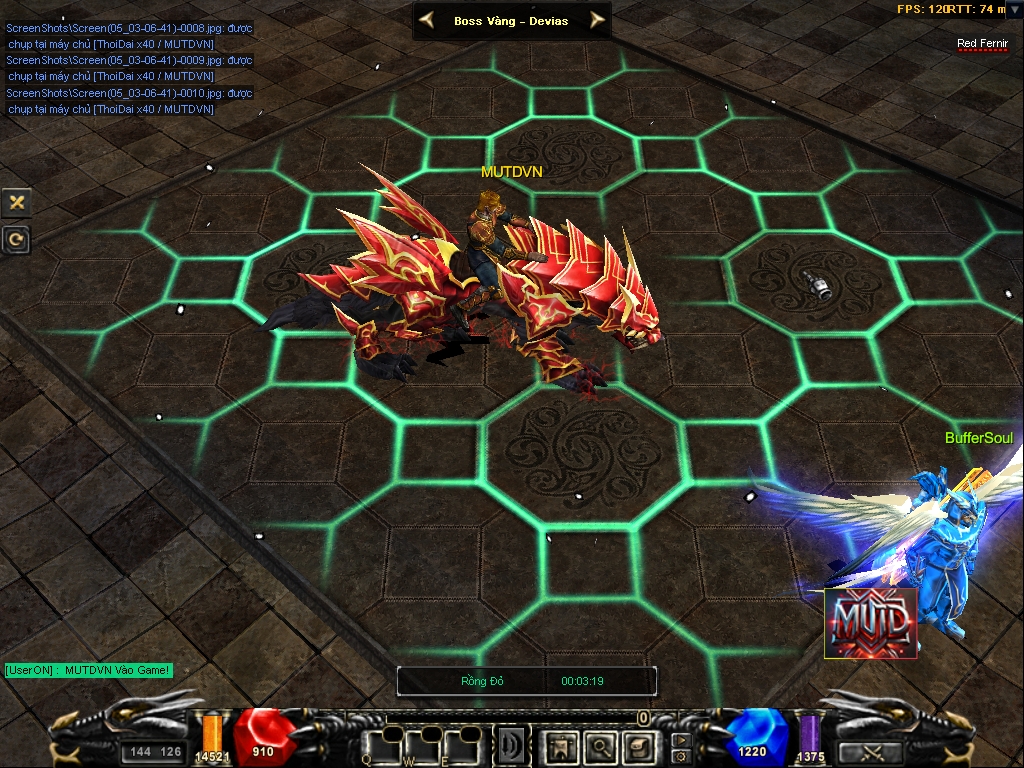Click the right arrow beside Boss Vàng – Devias
This screenshot has width=1024, height=768.
pos(598,20)
